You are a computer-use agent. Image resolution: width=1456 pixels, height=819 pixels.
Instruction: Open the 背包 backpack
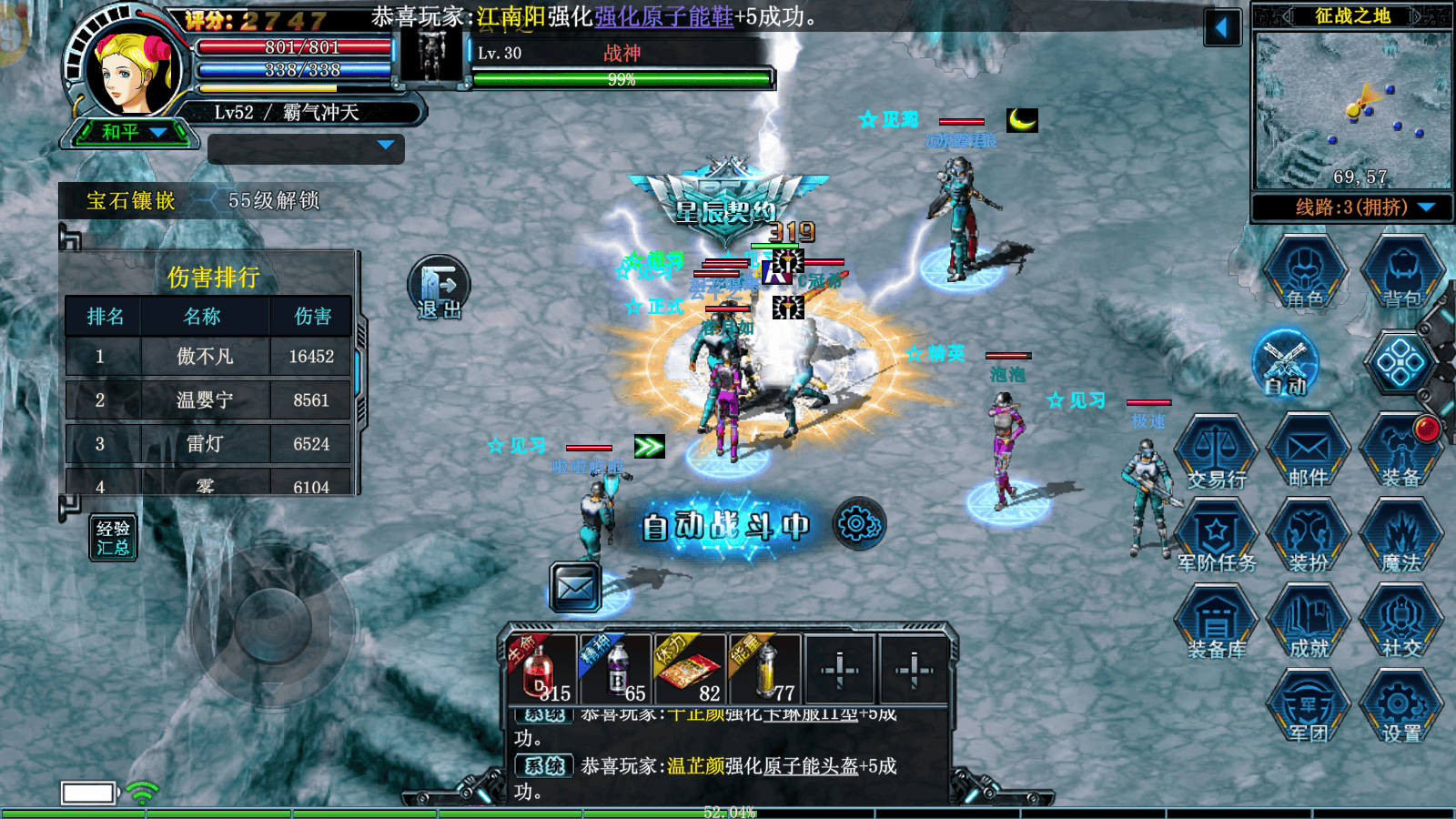point(1401,272)
